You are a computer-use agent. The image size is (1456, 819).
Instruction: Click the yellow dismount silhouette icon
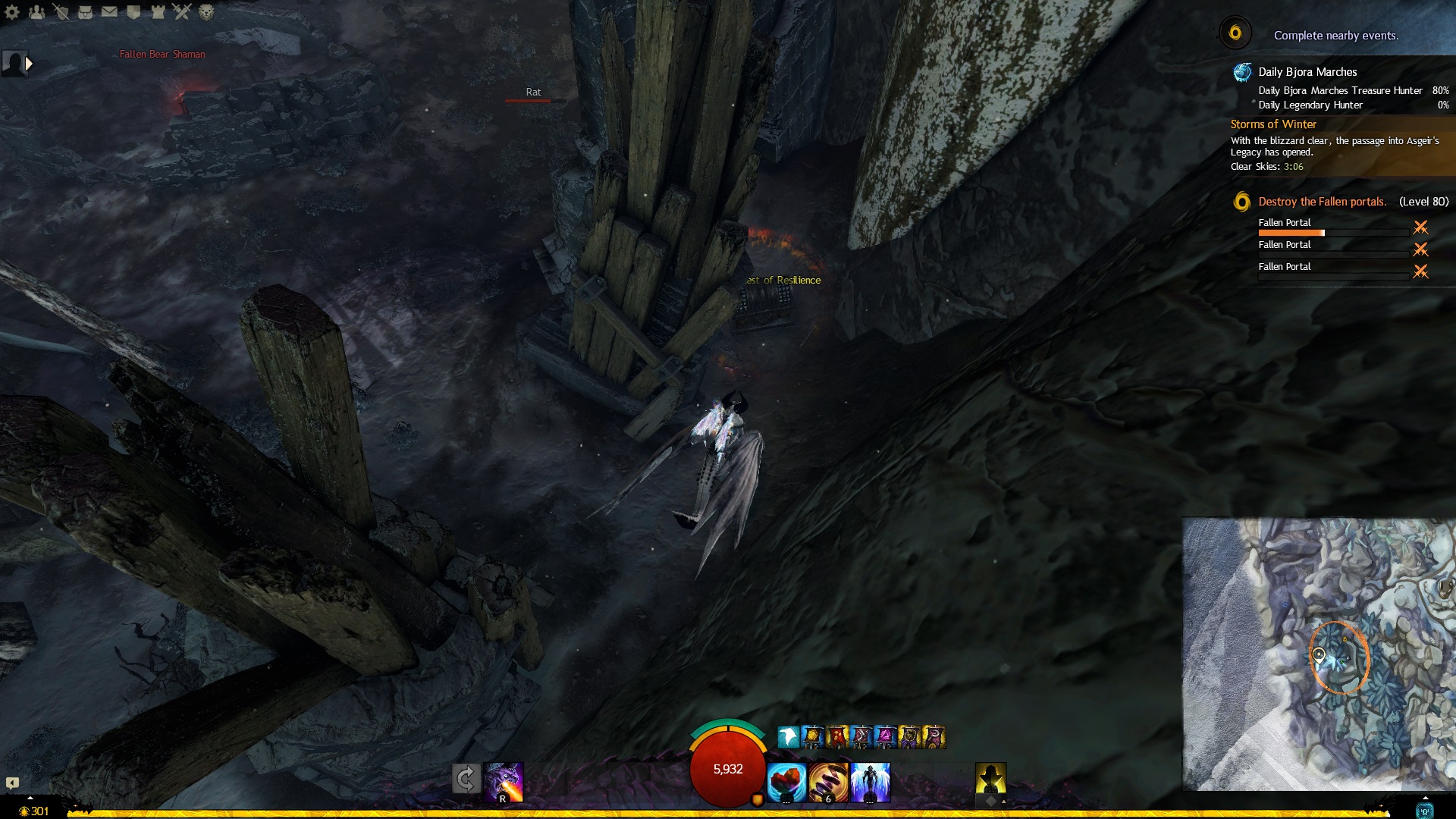[x=990, y=779]
